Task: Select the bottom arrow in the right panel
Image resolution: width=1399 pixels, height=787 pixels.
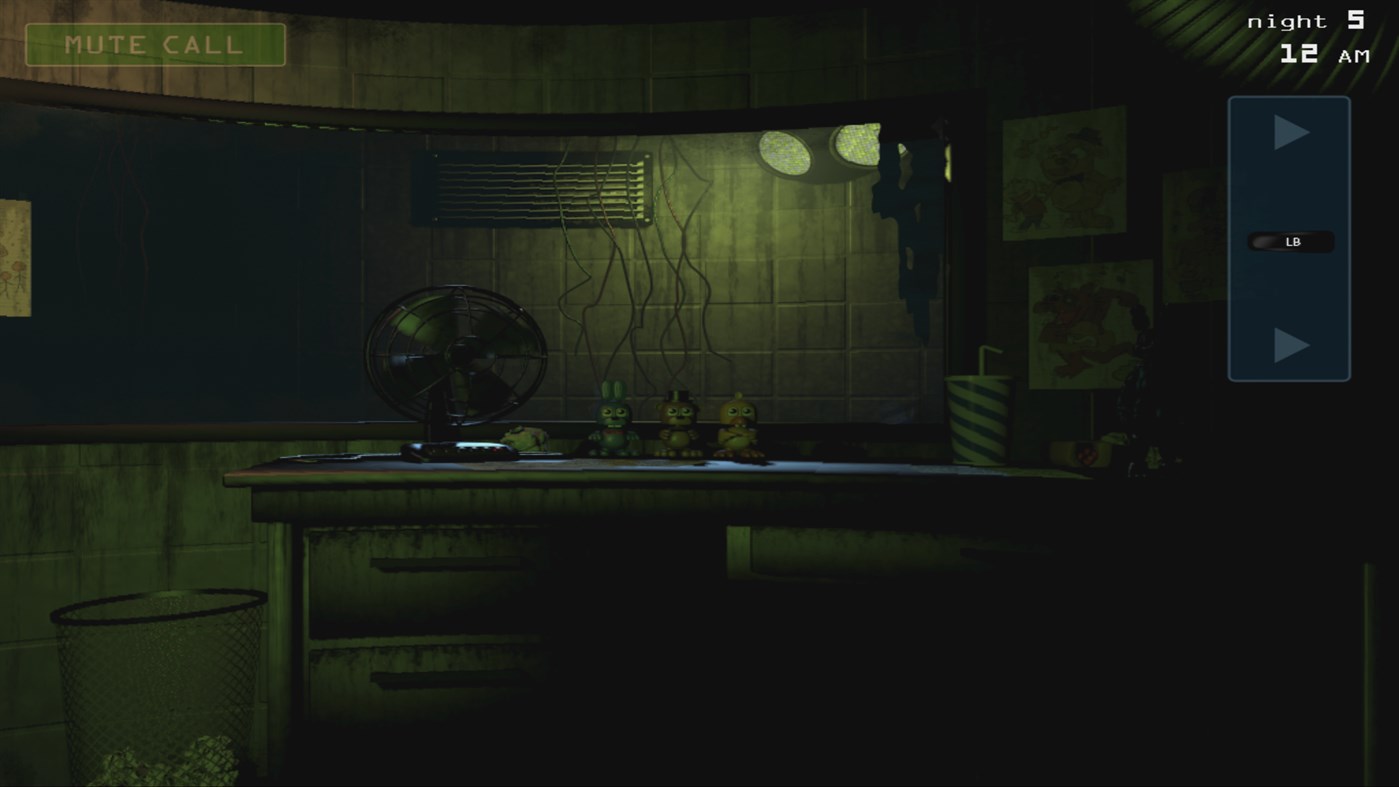Action: pyautogui.click(x=1289, y=347)
